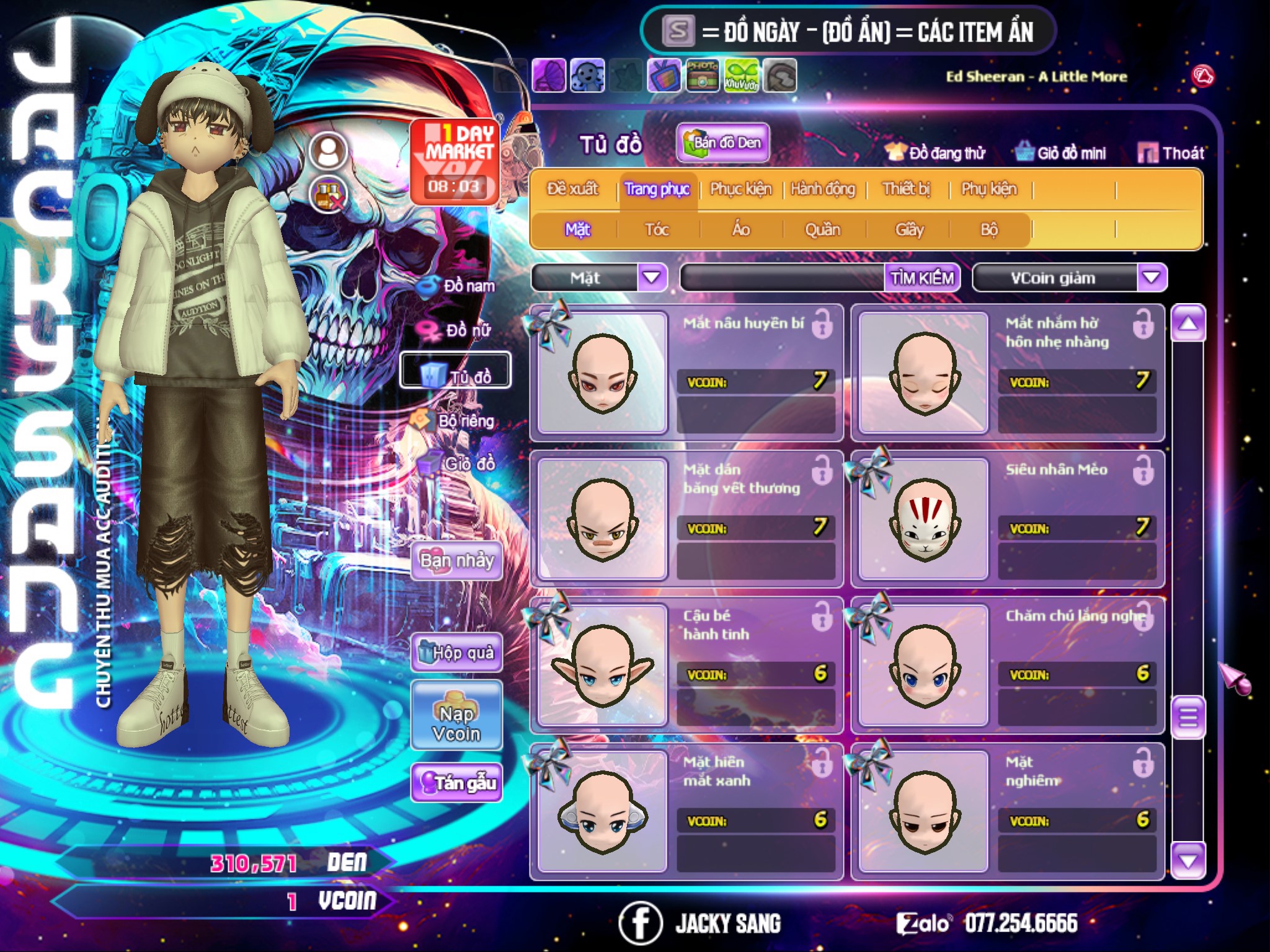Screen dimensions: 1270x952
Task: Open the Mặt filter dropdown
Action: click(x=652, y=278)
